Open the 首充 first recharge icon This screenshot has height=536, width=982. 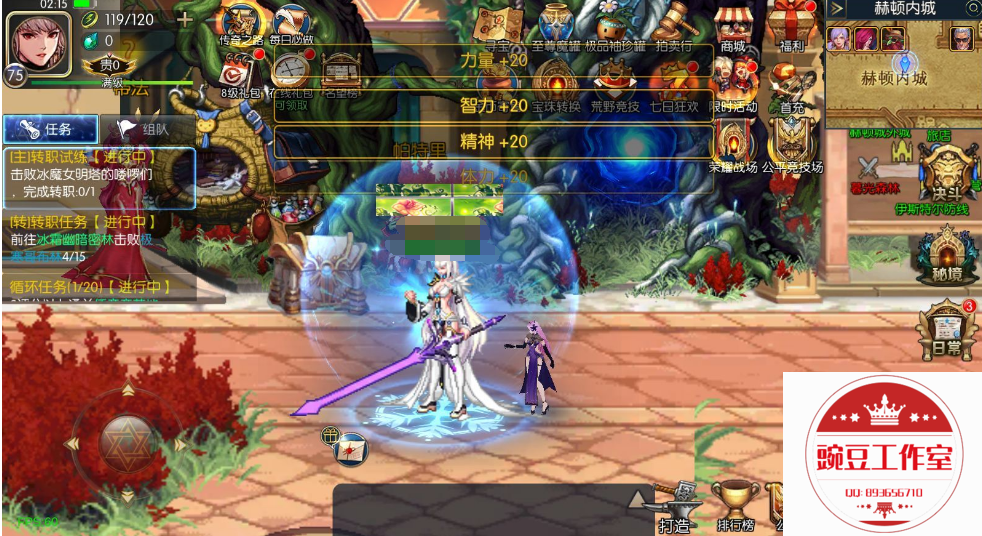[x=791, y=83]
